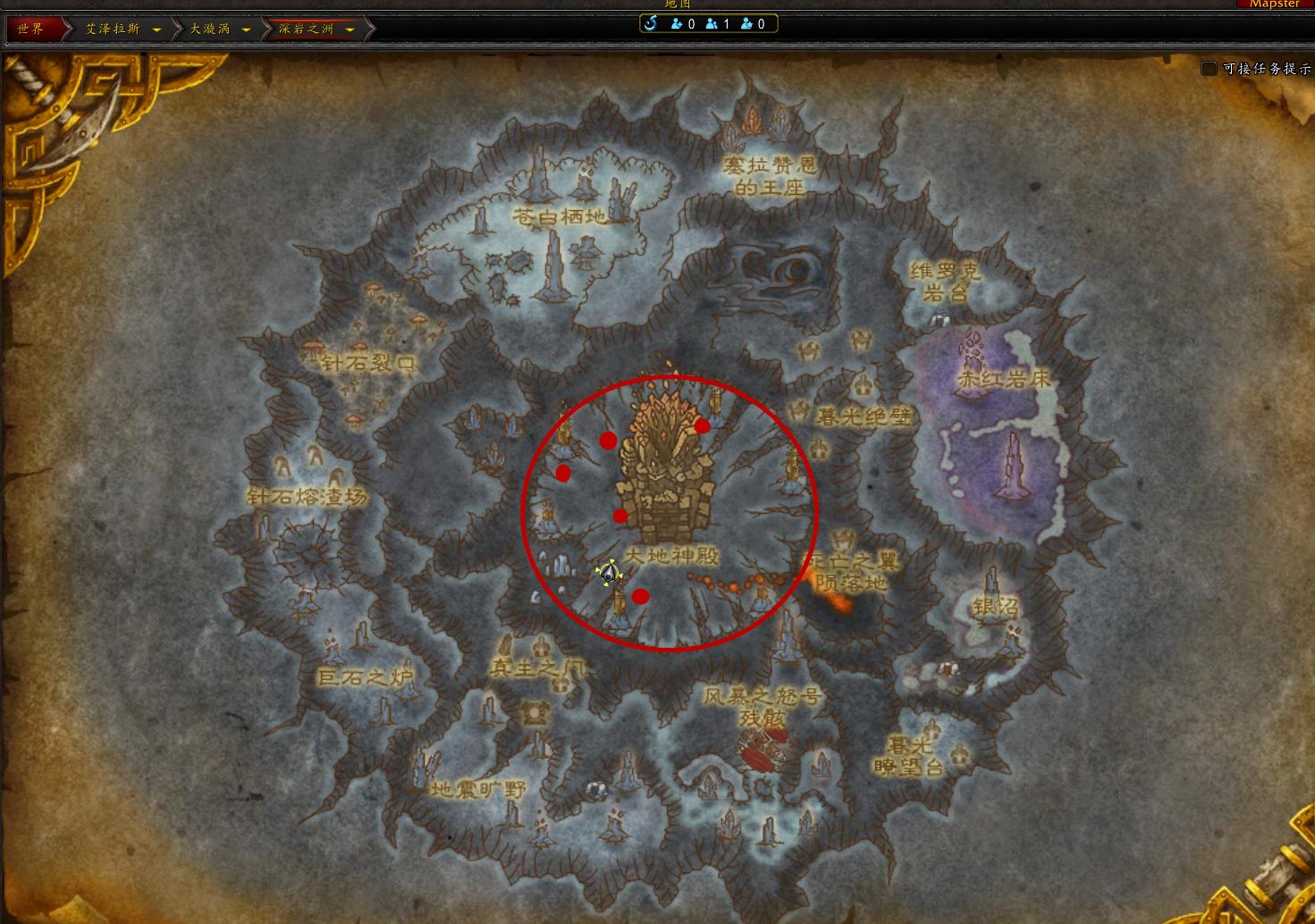Select the 世界 breadcrumb button
The width and height of the screenshot is (1315, 924).
[30, 29]
